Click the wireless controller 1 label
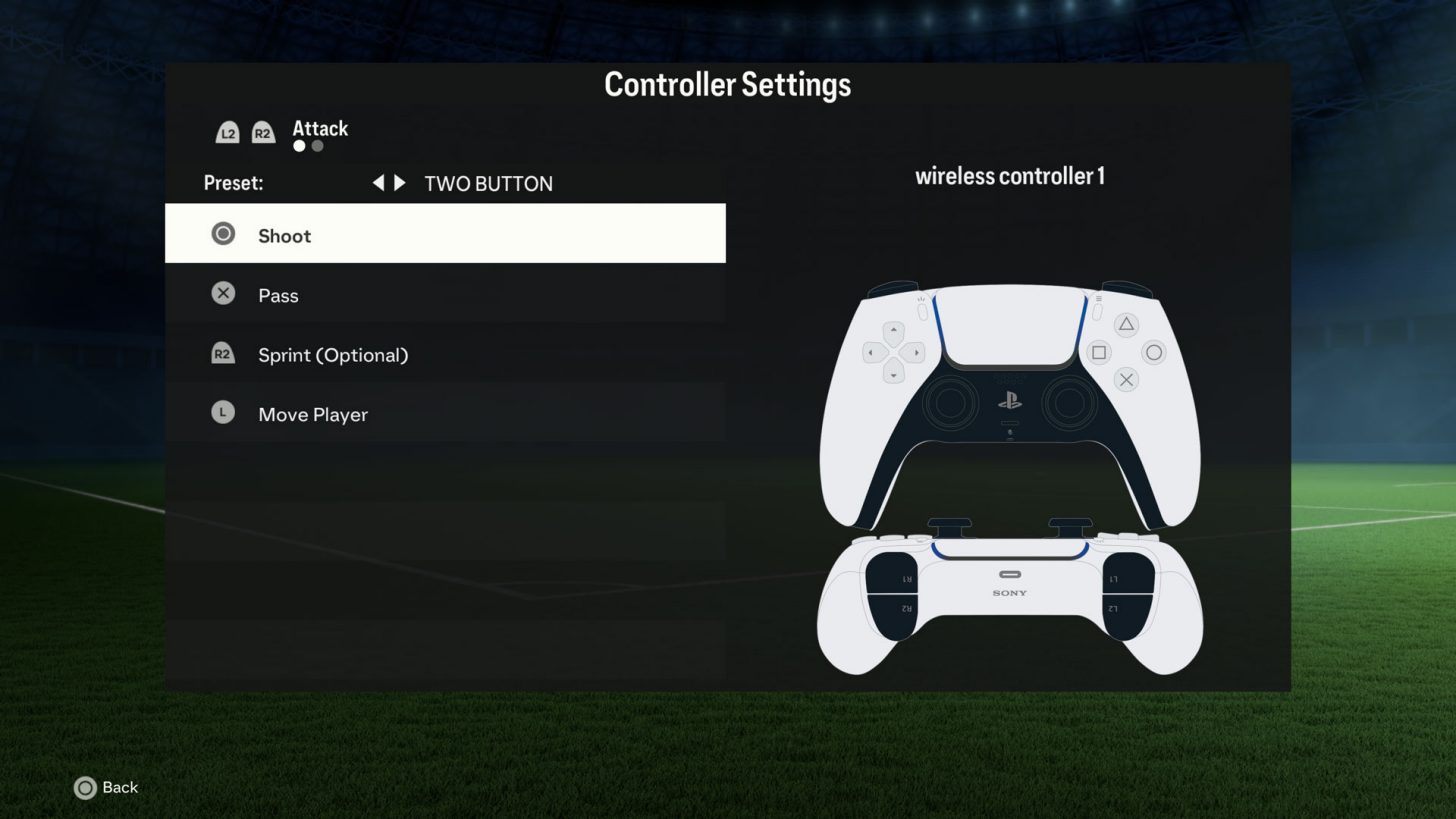 [1010, 176]
